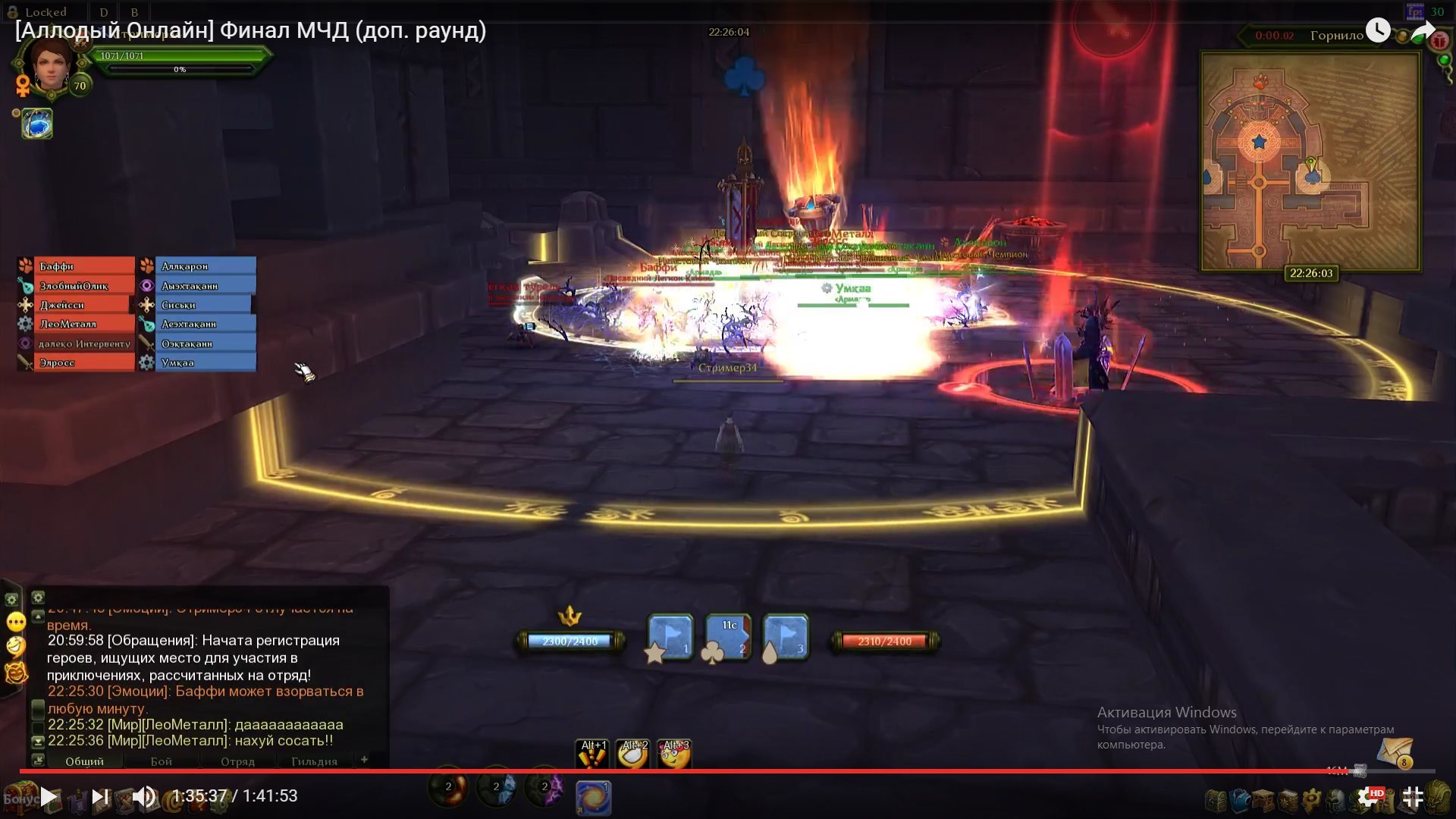Play the video

coord(49,796)
